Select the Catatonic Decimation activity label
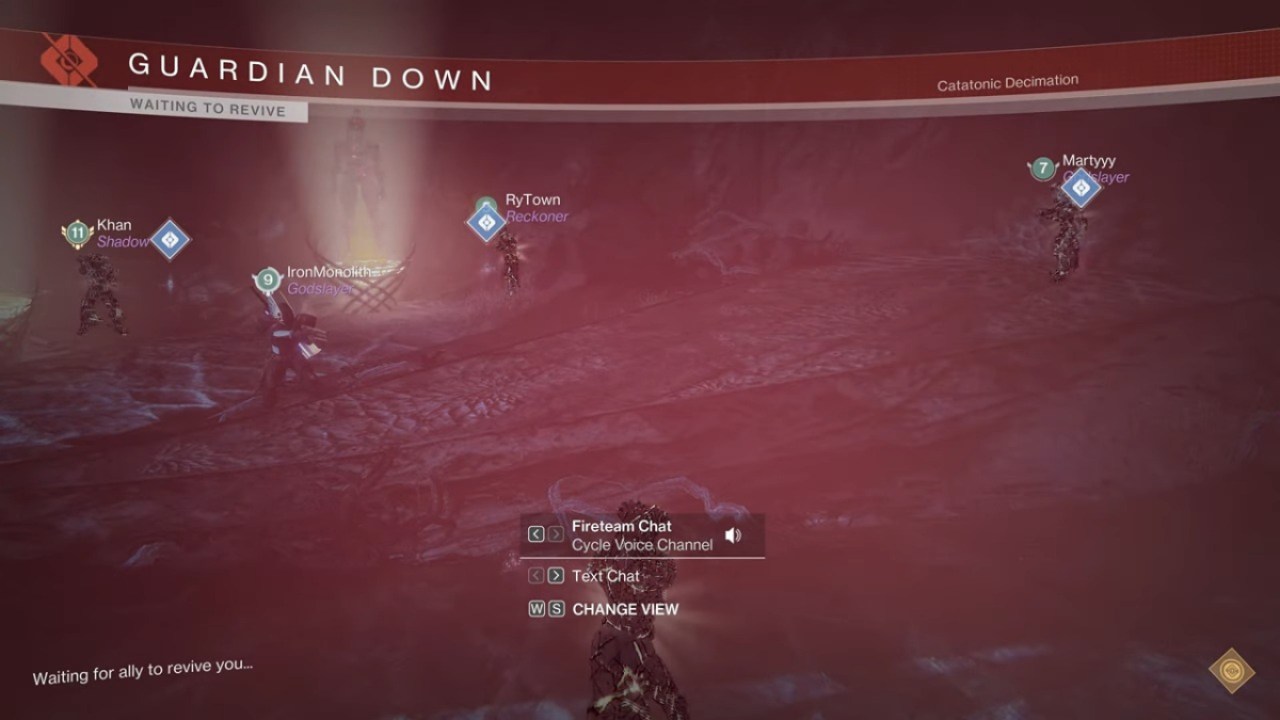The image size is (1280, 720). pyautogui.click(x=1007, y=80)
